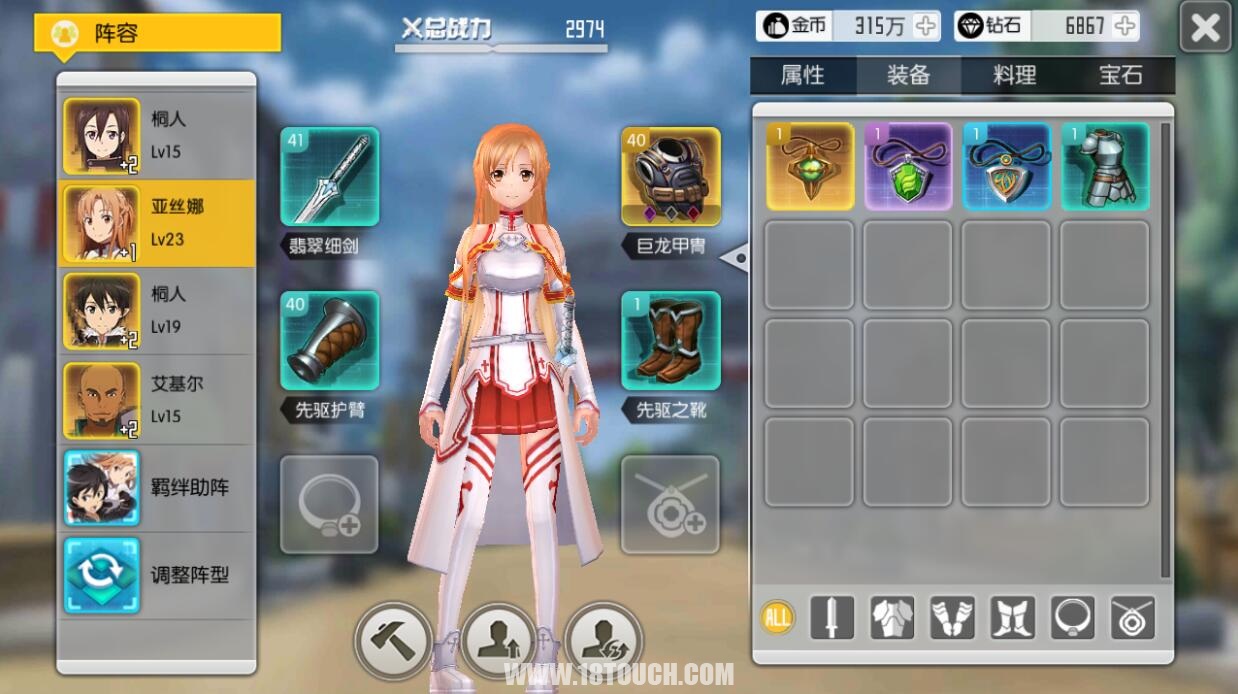1238x694 pixels.
Task: Select the 先驱护臂 bracer slot
Action: (x=329, y=340)
